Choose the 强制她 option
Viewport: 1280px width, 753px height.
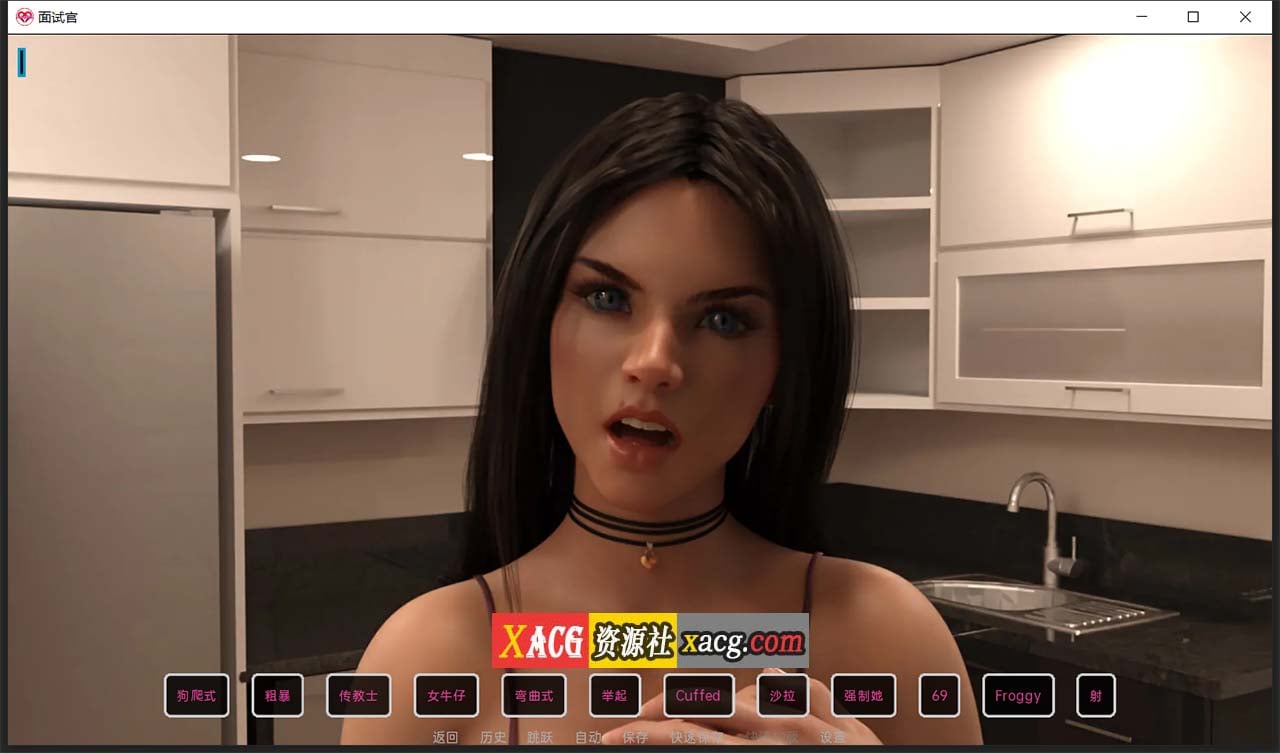tap(862, 695)
